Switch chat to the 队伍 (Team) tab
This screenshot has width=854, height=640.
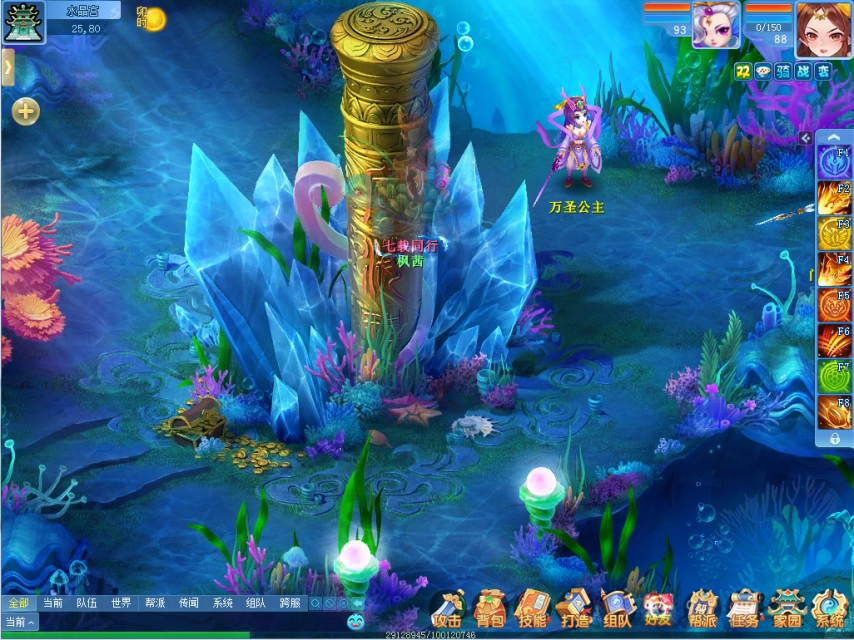click(87, 603)
